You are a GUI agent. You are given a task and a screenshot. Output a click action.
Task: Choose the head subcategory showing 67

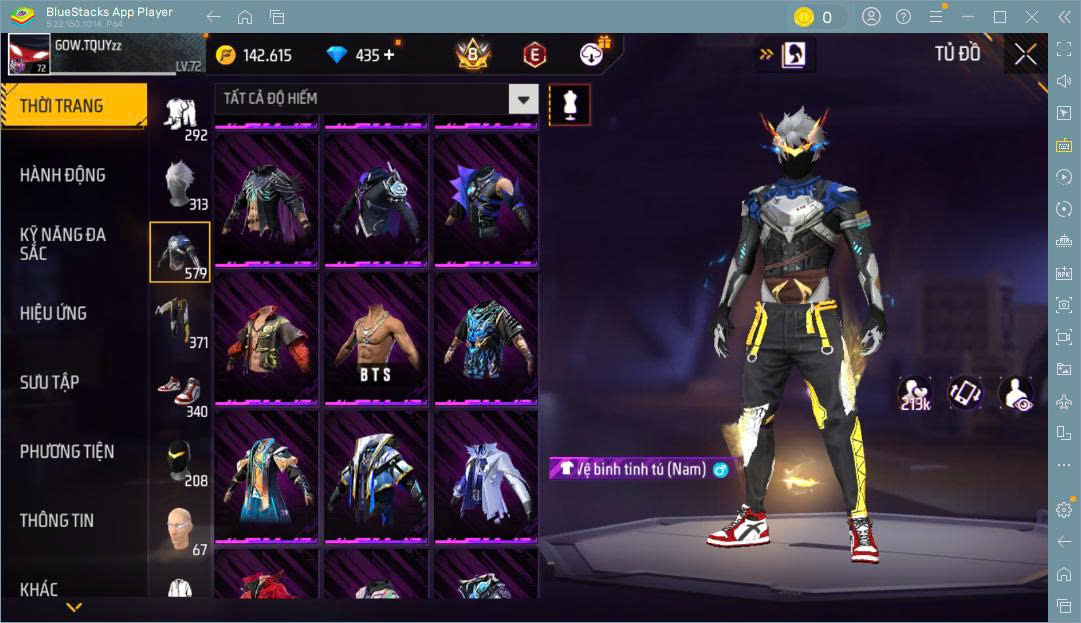point(180,531)
